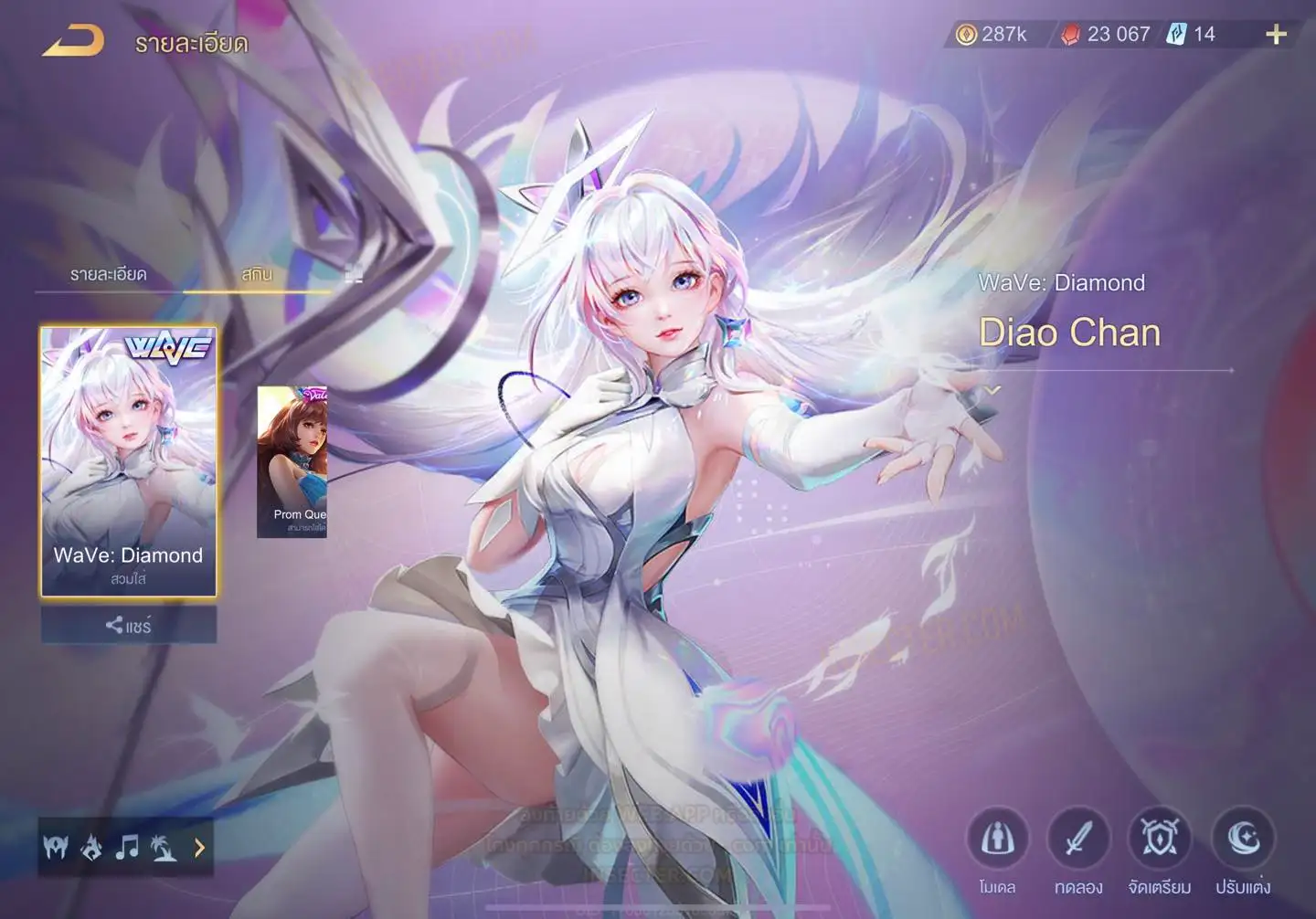This screenshot has height=919, width=1316.
Task: Switch to the รายละเอียด details tab
Action: click(x=108, y=274)
